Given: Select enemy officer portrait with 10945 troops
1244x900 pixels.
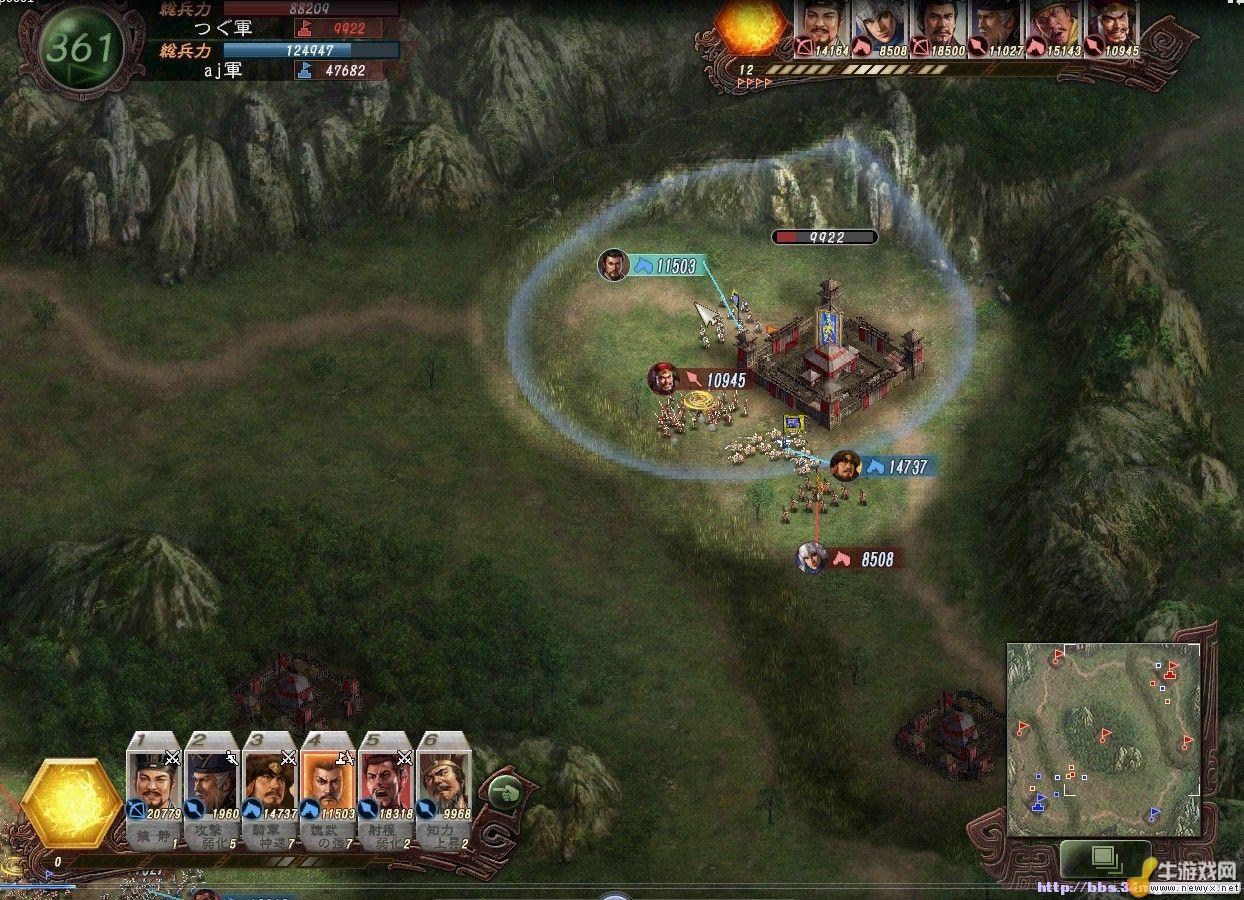Looking at the screenshot, I should (x=1110, y=29).
